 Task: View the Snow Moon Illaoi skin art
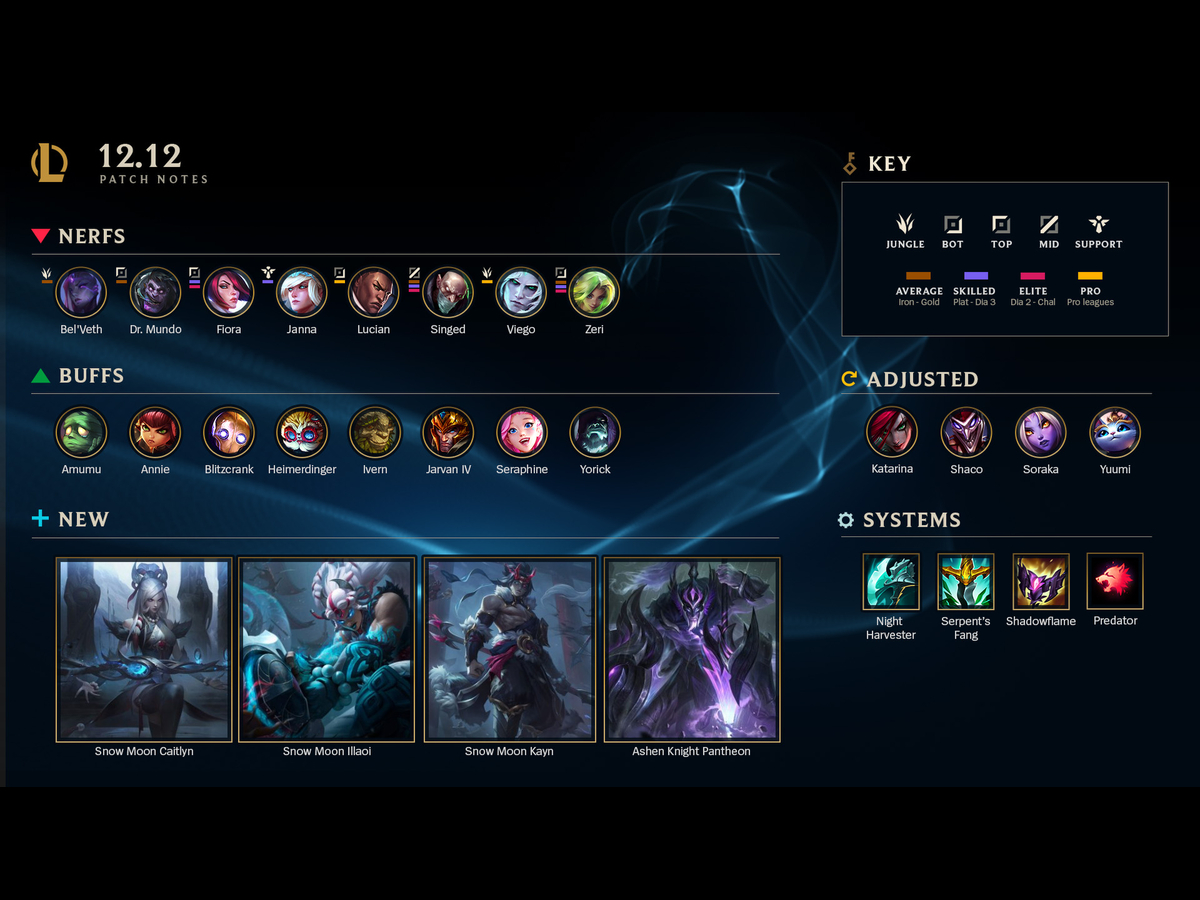click(x=327, y=649)
